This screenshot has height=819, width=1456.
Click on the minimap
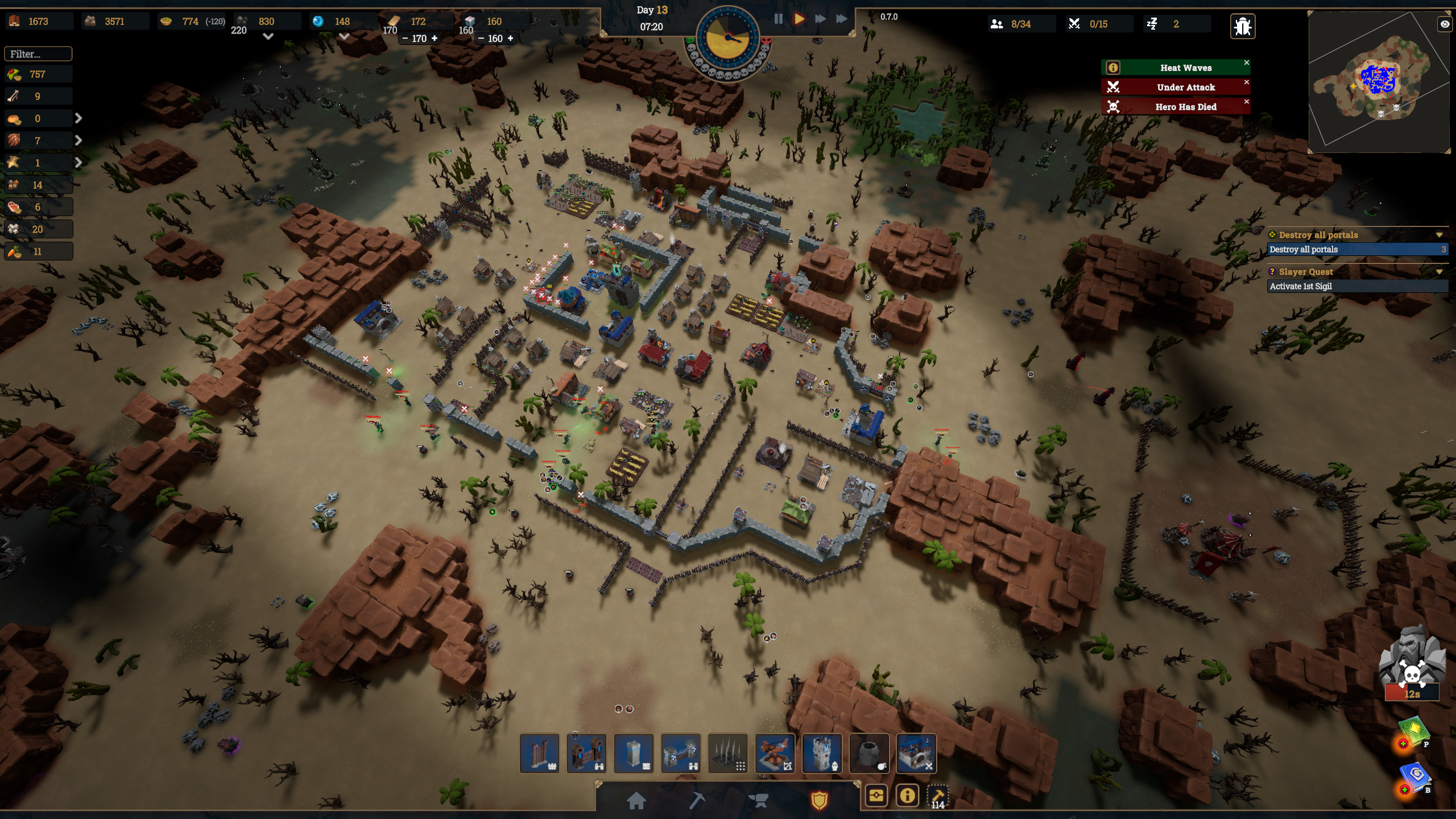point(1376,82)
